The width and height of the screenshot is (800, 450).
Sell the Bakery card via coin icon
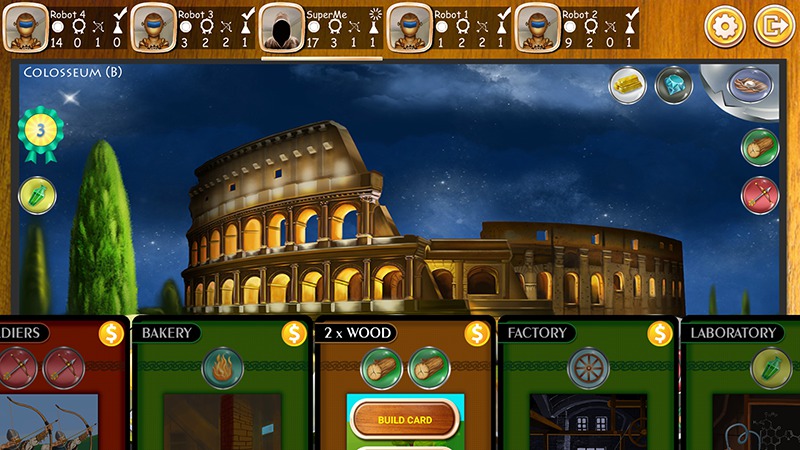point(294,333)
